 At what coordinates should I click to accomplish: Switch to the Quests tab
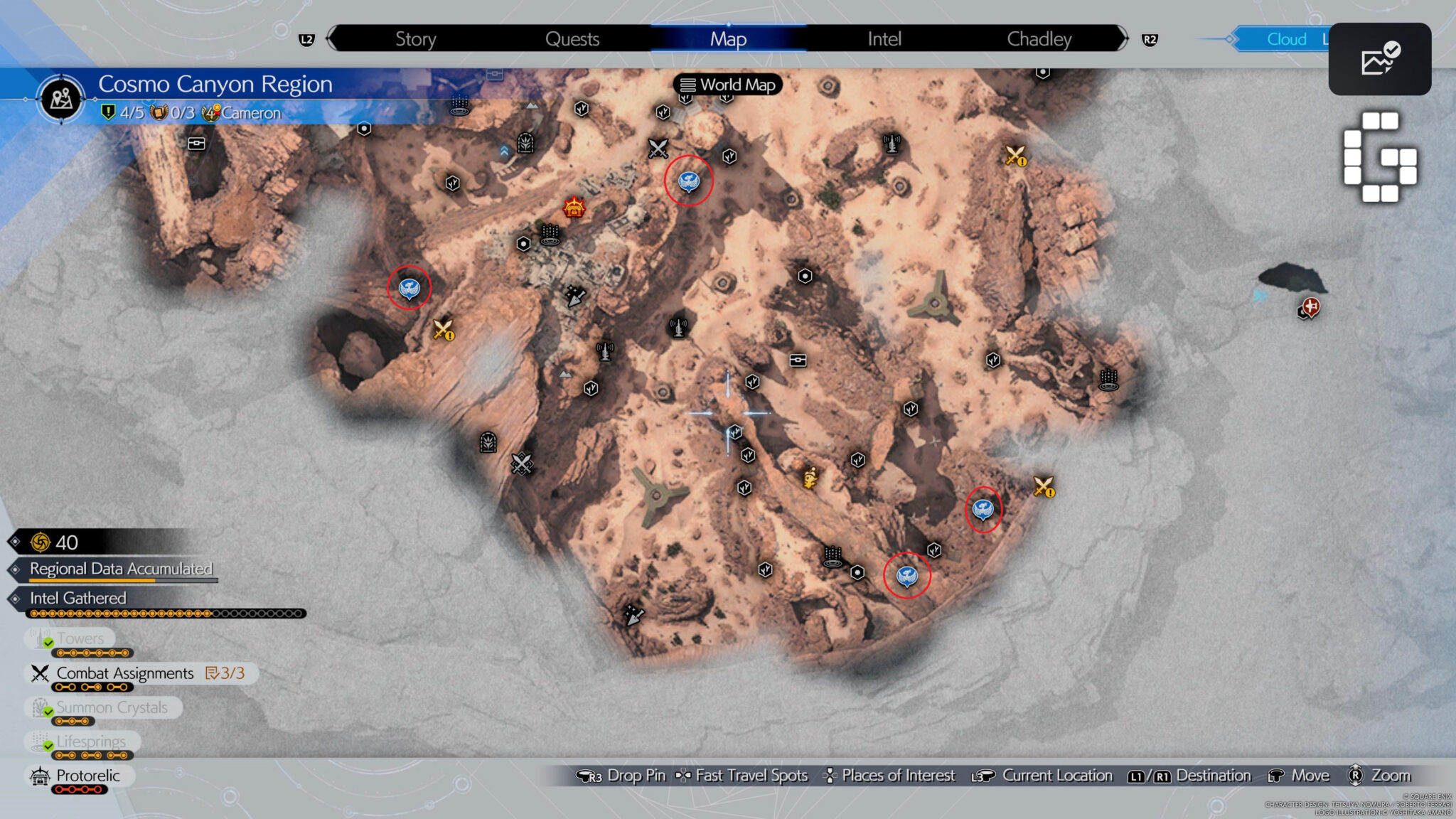pos(572,39)
